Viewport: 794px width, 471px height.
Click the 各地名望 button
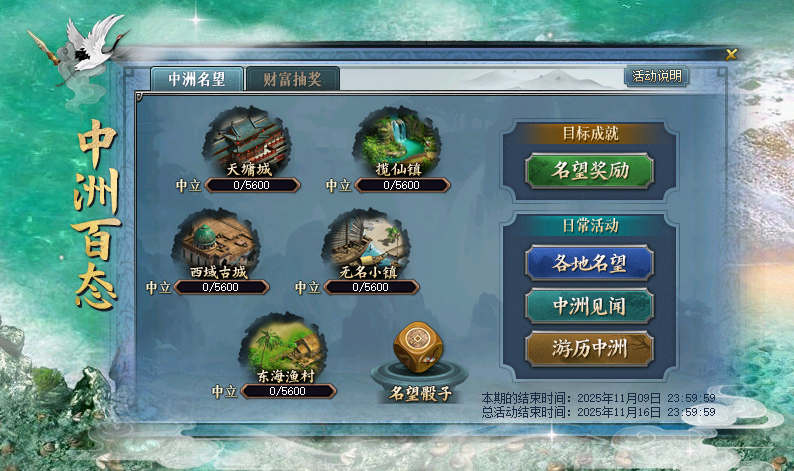590,263
